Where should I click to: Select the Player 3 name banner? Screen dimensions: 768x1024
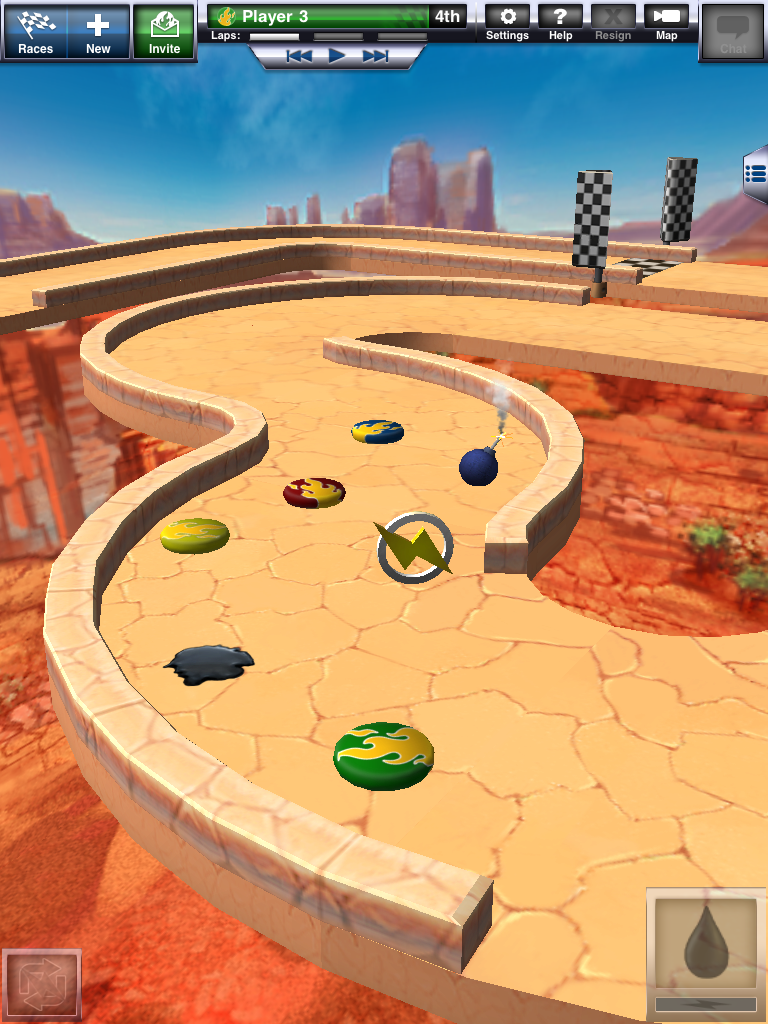(319, 16)
